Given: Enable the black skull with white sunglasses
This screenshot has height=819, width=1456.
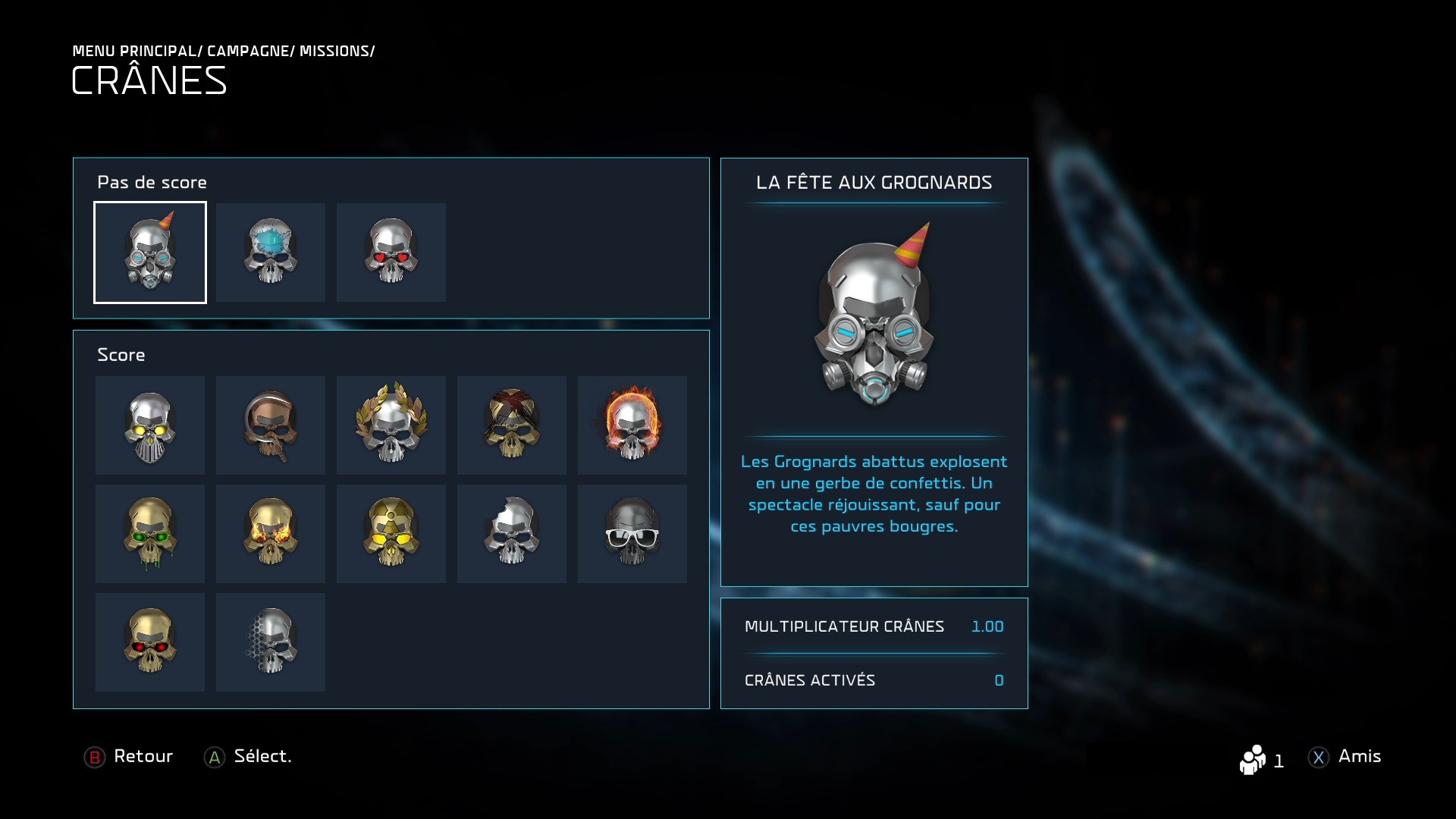Looking at the screenshot, I should [x=632, y=534].
